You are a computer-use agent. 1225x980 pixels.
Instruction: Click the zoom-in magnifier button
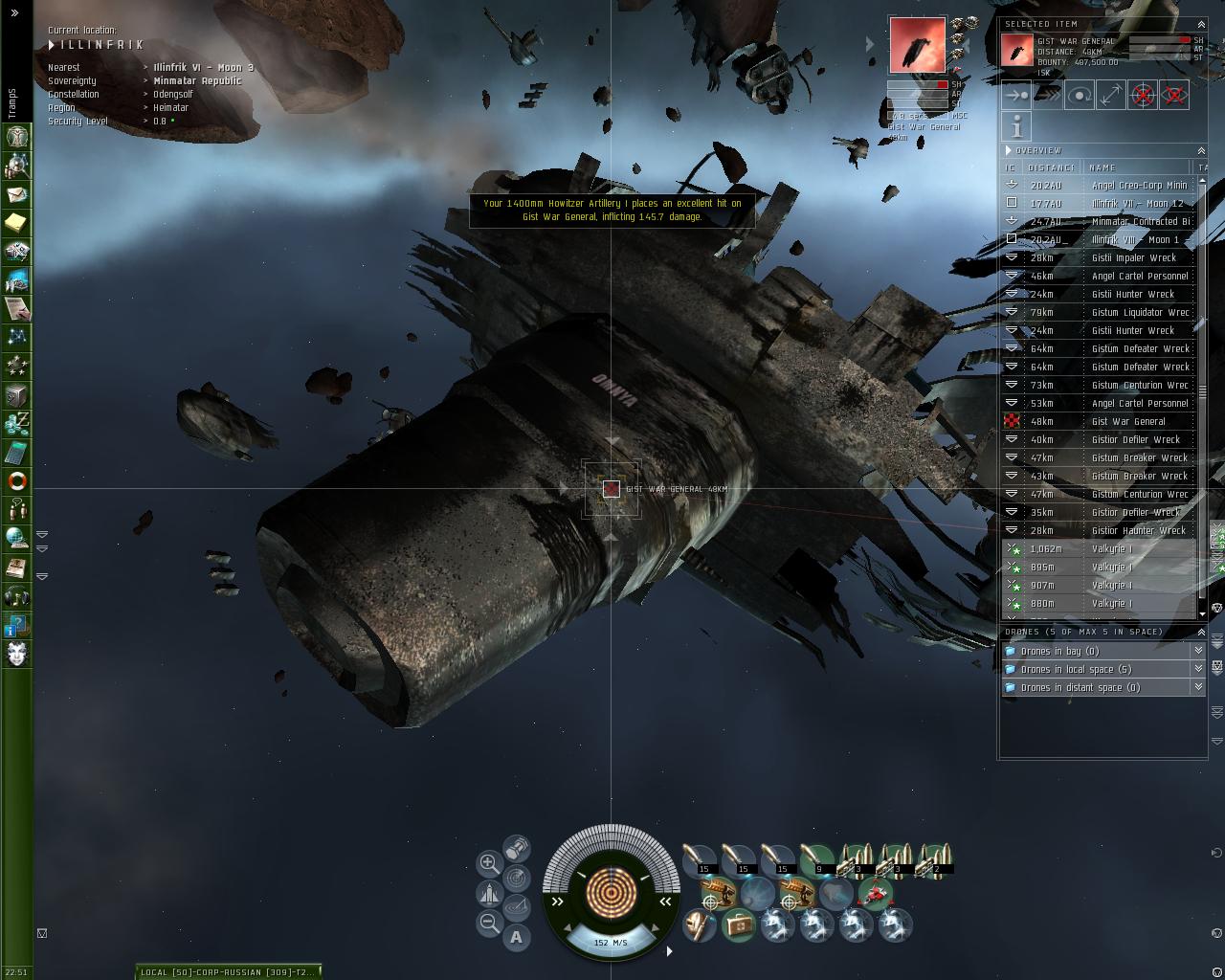pos(489,863)
